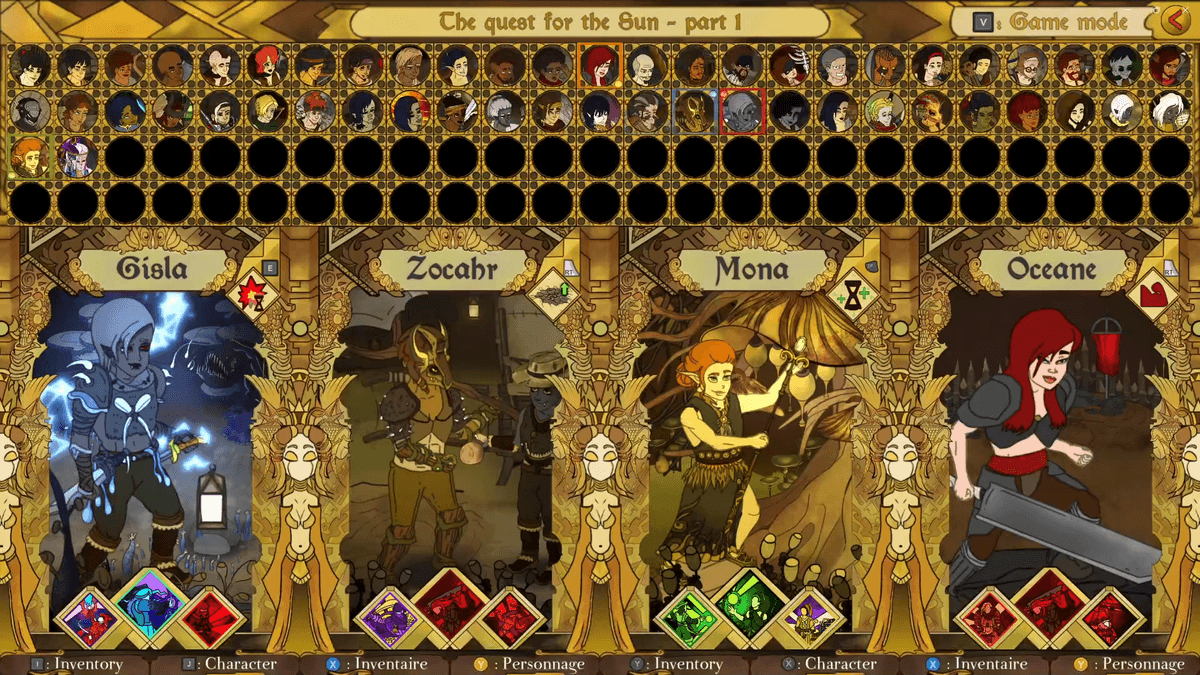Choose Zocahr's purple skill diamond
1200x675 pixels.
[x=388, y=619]
